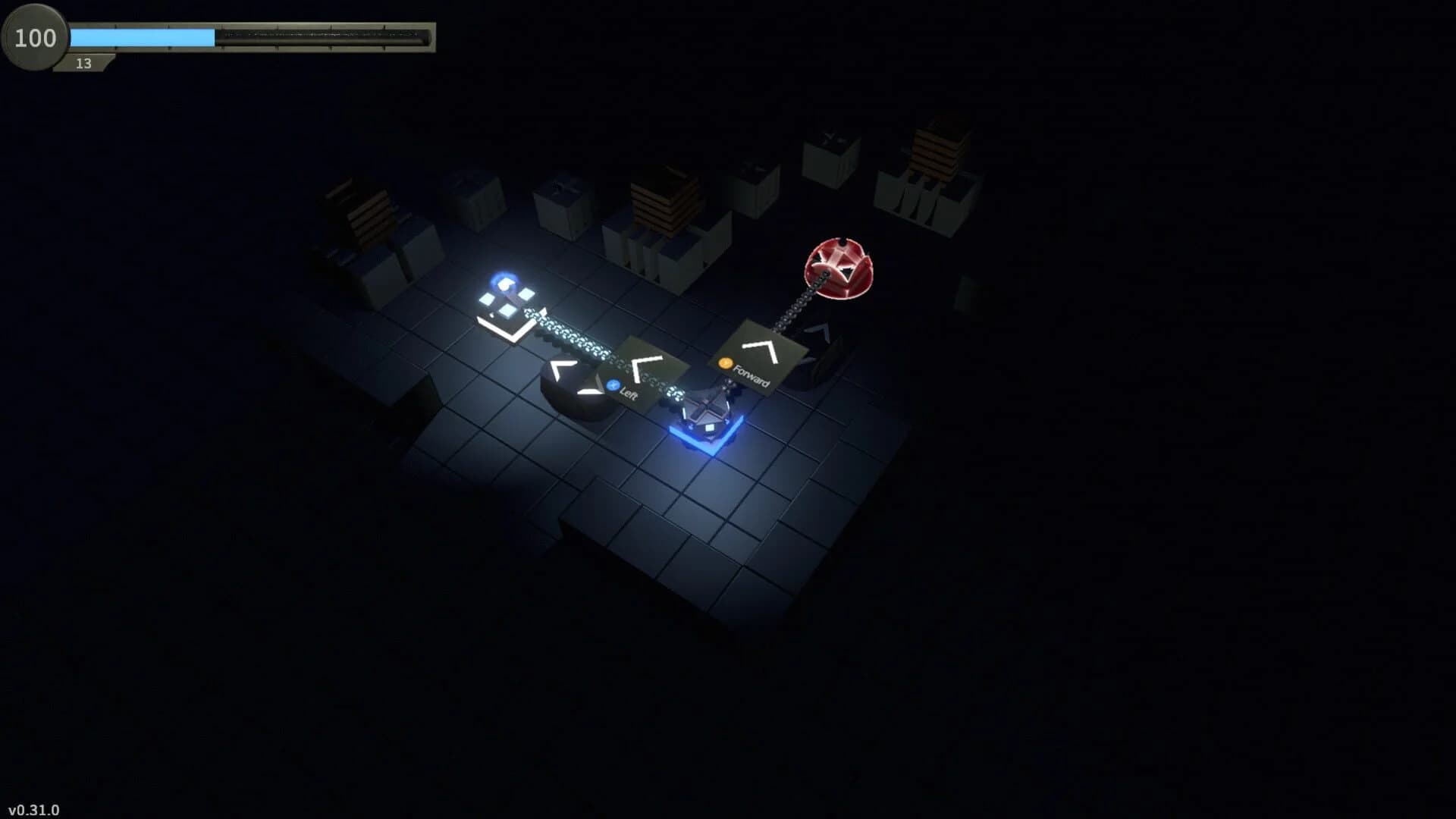Click the health orb showing 100
The image size is (1456, 819).
point(33,38)
